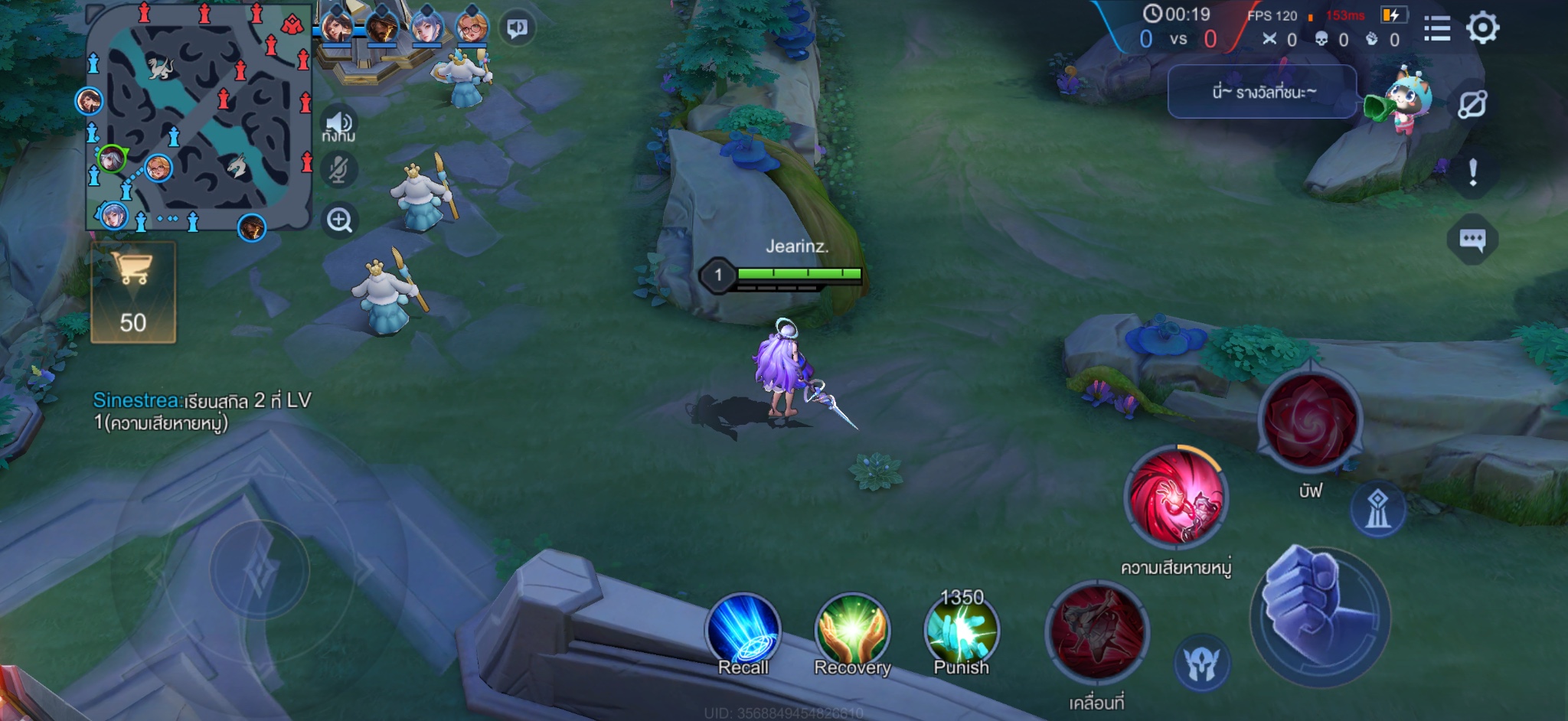The width and height of the screenshot is (1568, 721).
Task: Zoom in the minimap with magnifier button
Action: pyautogui.click(x=339, y=220)
